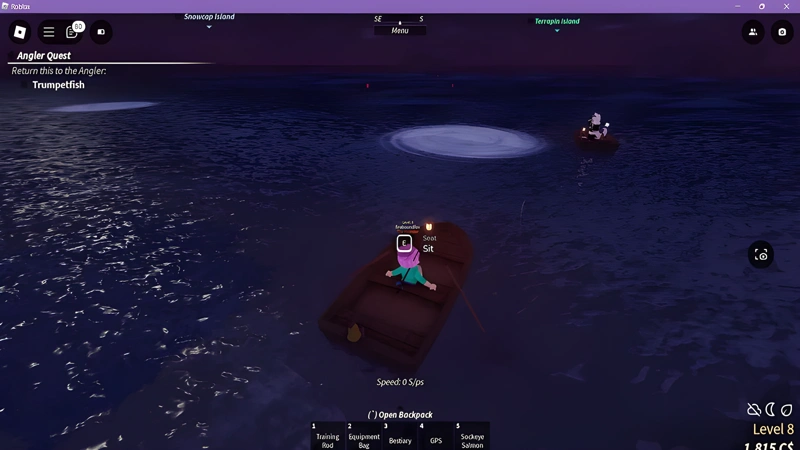Toggle the small switch icon beside the chat
This screenshot has height=450, width=800.
click(x=101, y=32)
